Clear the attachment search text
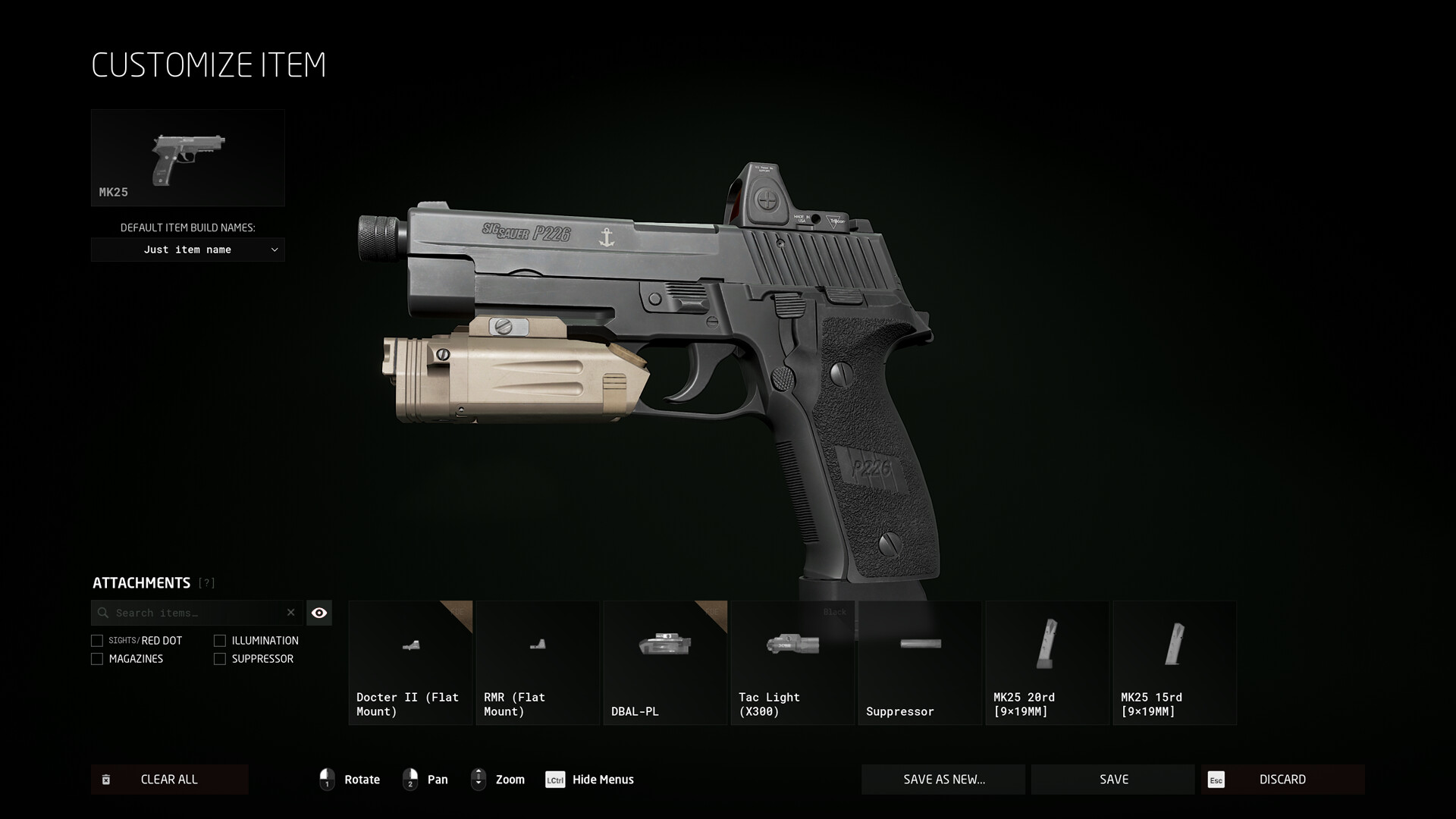The image size is (1456, 819). (x=290, y=613)
